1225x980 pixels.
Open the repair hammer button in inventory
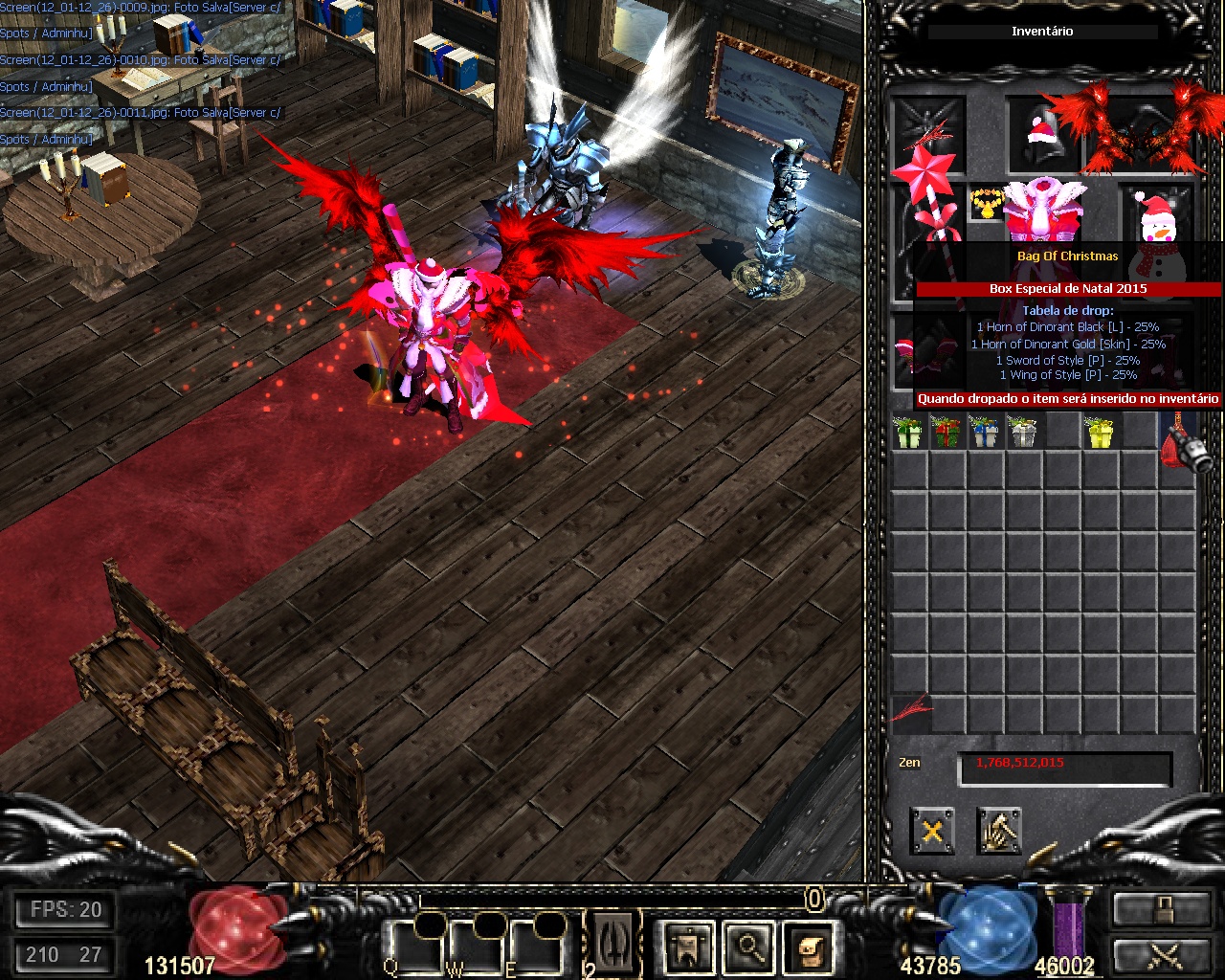[999, 831]
